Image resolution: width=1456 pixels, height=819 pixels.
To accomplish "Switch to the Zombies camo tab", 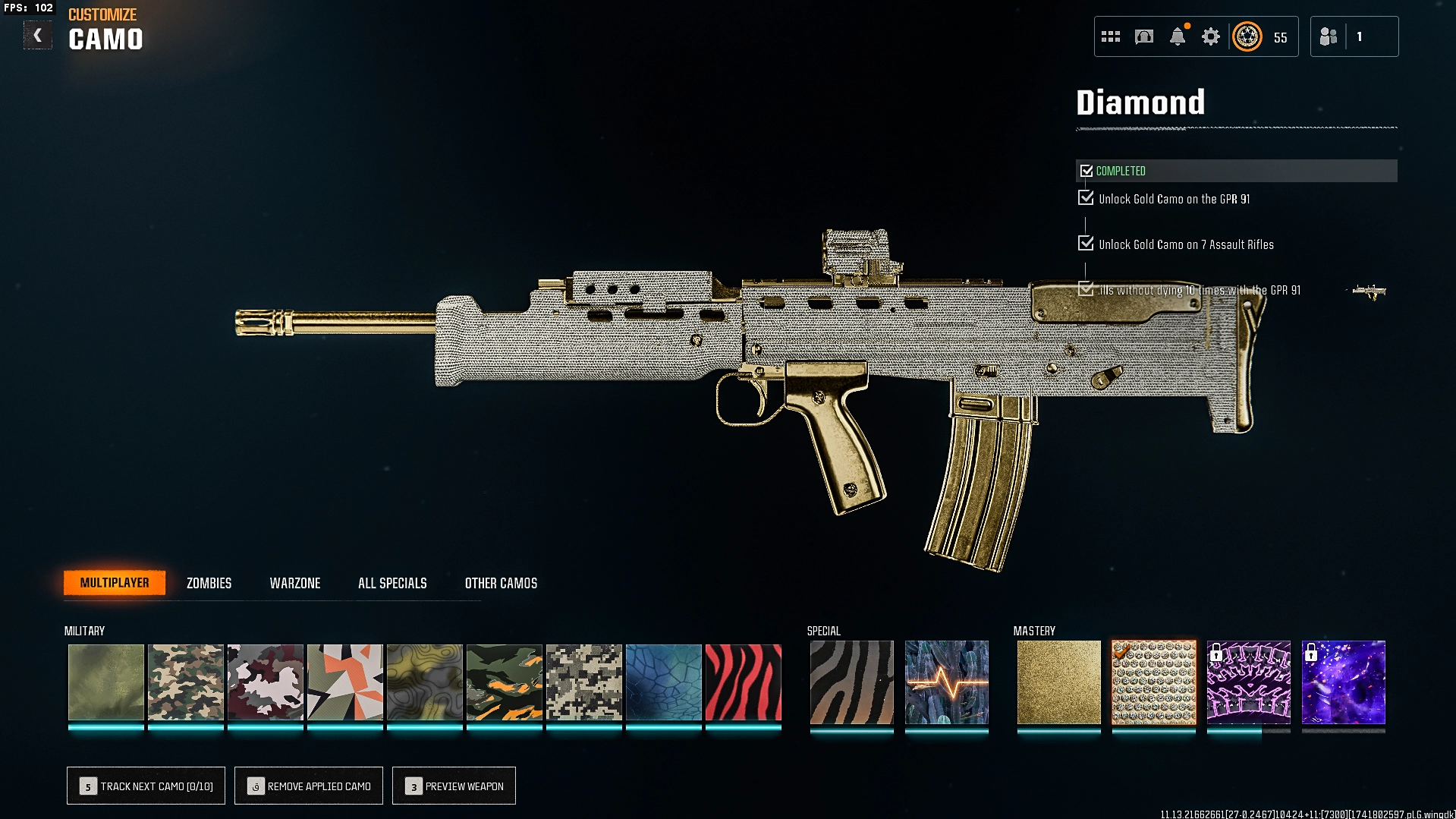I will [209, 583].
